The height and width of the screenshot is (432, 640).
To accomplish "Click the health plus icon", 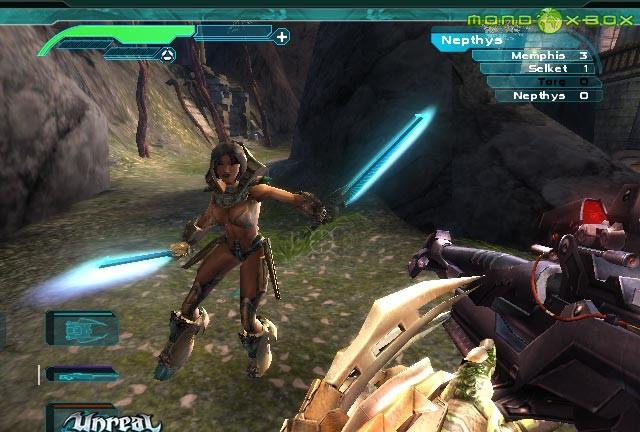I will [282, 38].
